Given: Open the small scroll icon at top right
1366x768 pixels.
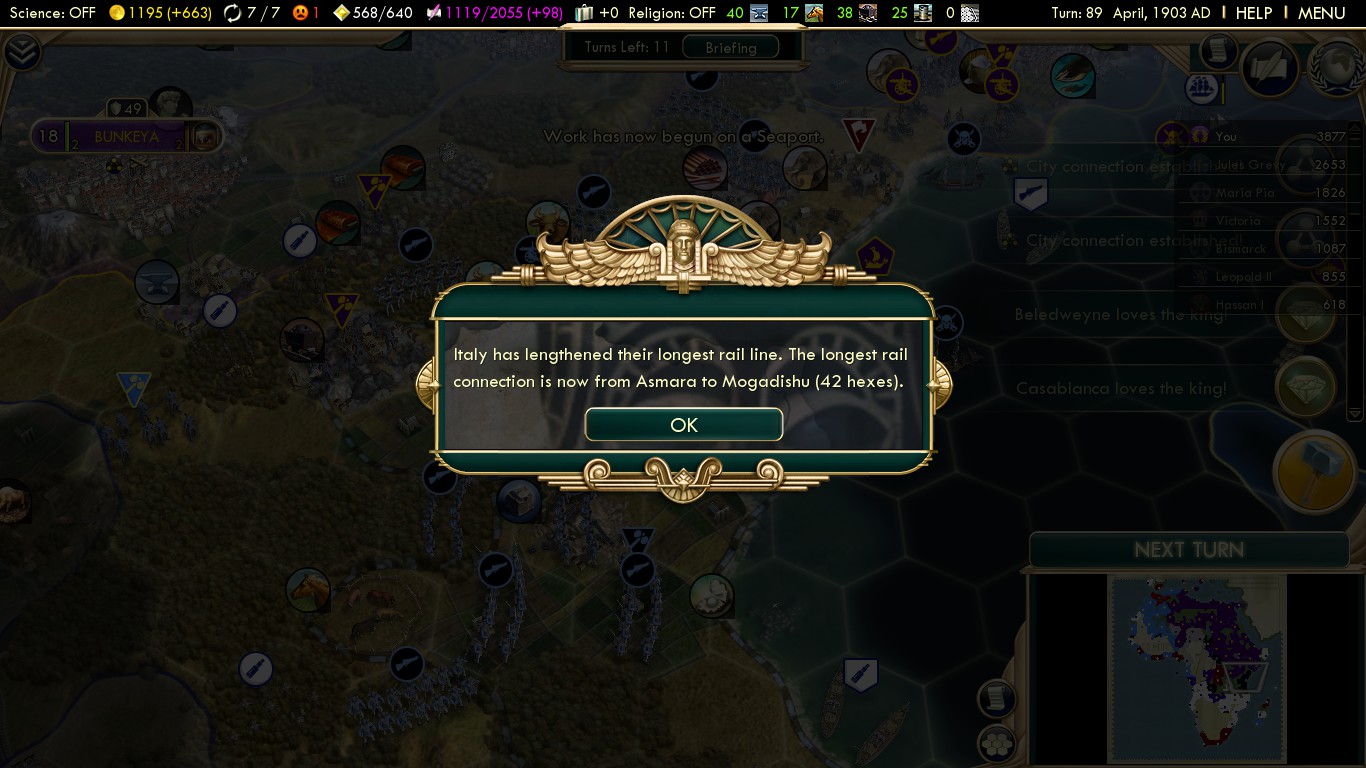Looking at the screenshot, I should click(x=1217, y=50).
